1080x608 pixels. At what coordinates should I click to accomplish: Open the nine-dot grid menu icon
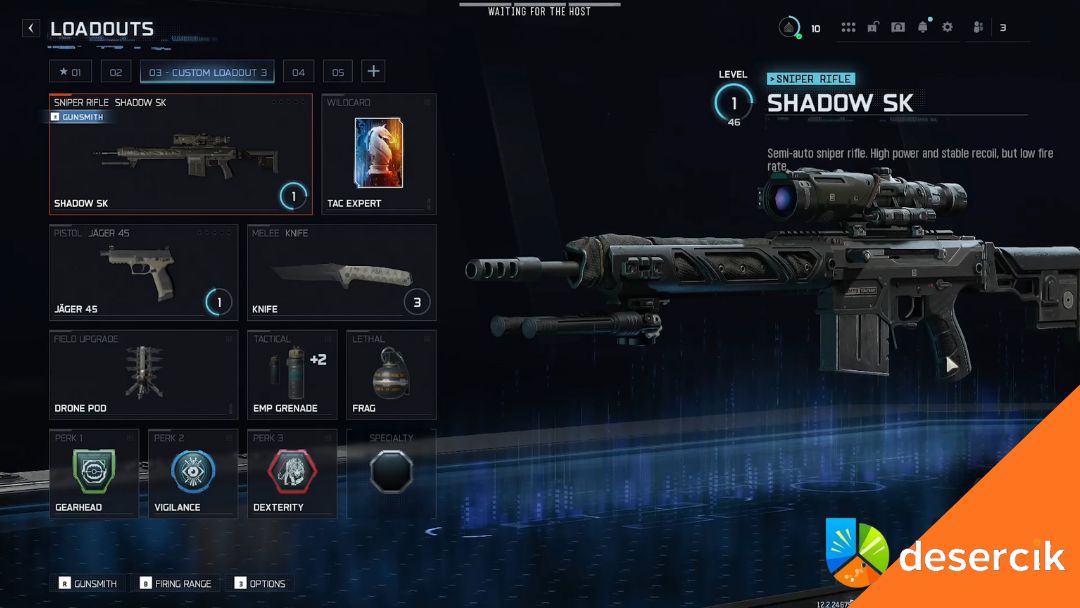point(848,28)
